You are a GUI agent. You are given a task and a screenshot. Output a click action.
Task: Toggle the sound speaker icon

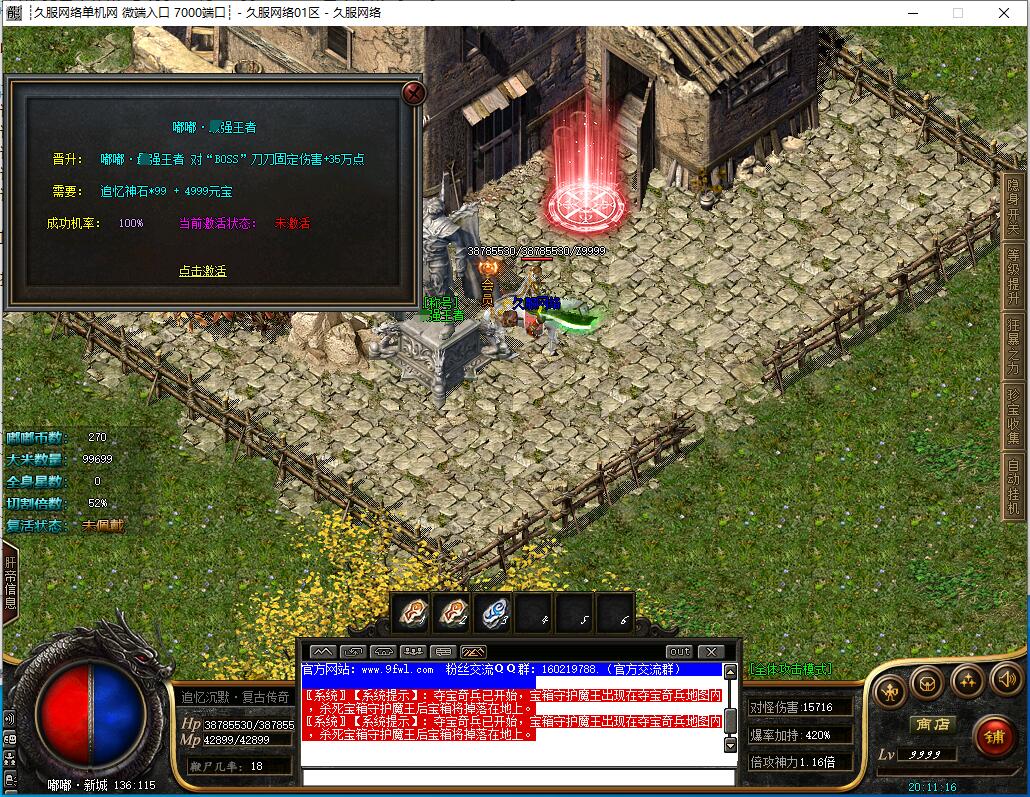click(1005, 681)
